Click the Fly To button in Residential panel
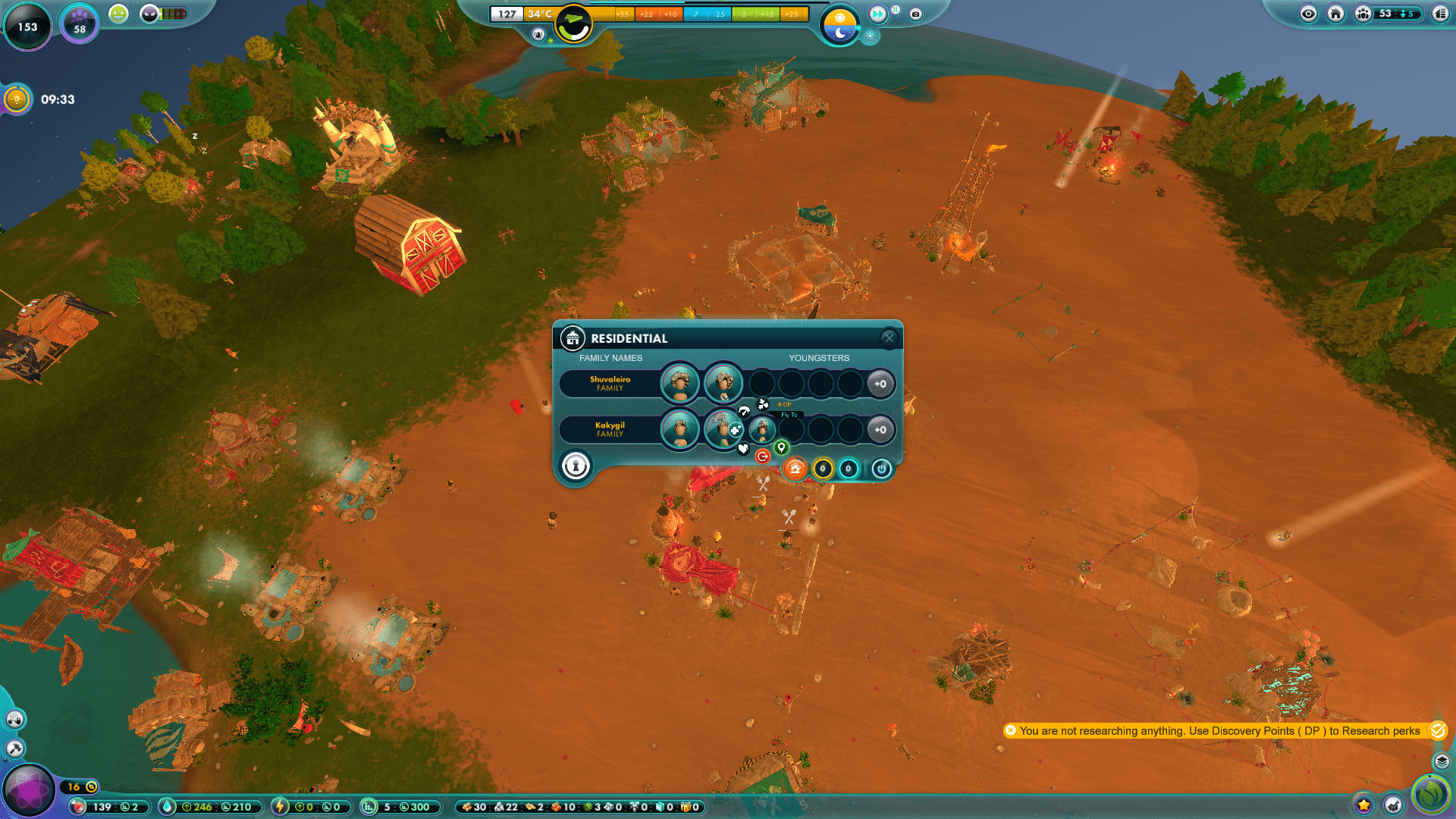Viewport: 1456px width, 819px height. coord(789,415)
